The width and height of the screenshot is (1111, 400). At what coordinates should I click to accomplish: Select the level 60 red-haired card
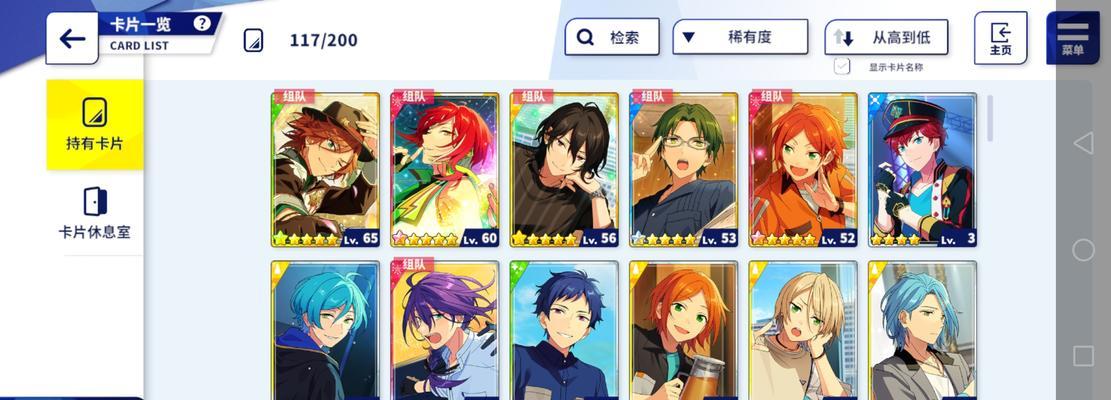click(x=445, y=169)
